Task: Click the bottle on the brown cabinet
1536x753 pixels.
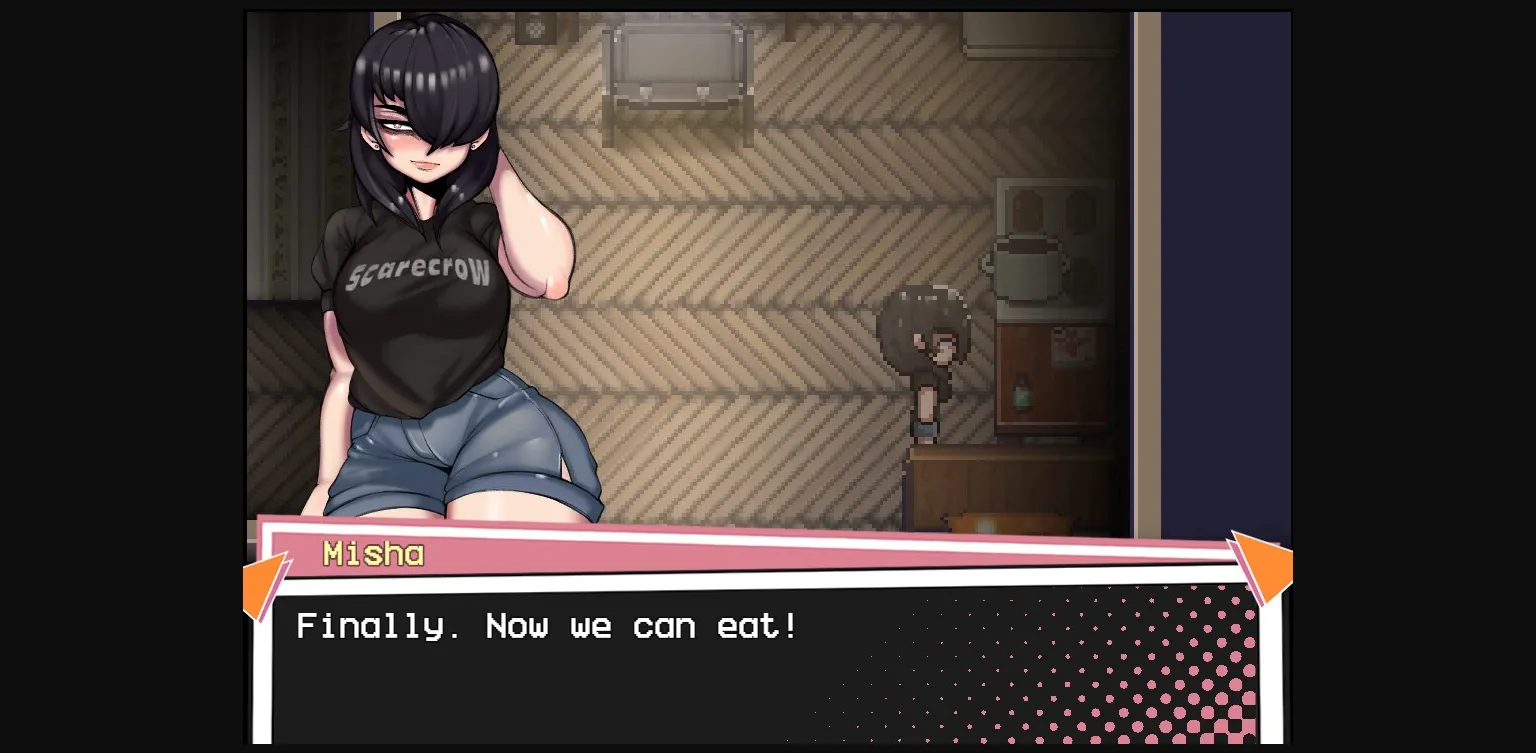Action: point(1021,392)
